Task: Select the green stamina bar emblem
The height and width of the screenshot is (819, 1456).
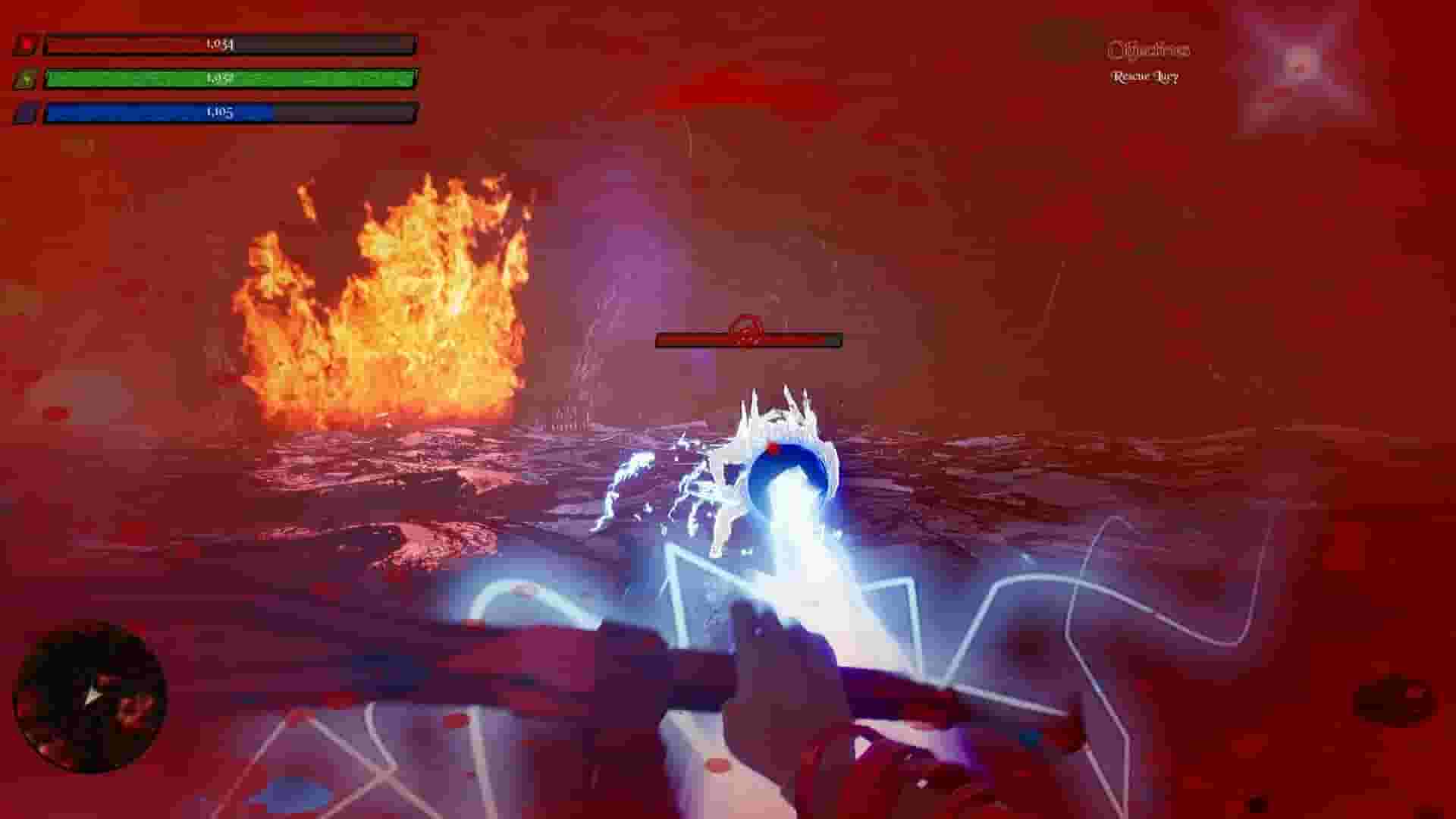Action: 25,78
